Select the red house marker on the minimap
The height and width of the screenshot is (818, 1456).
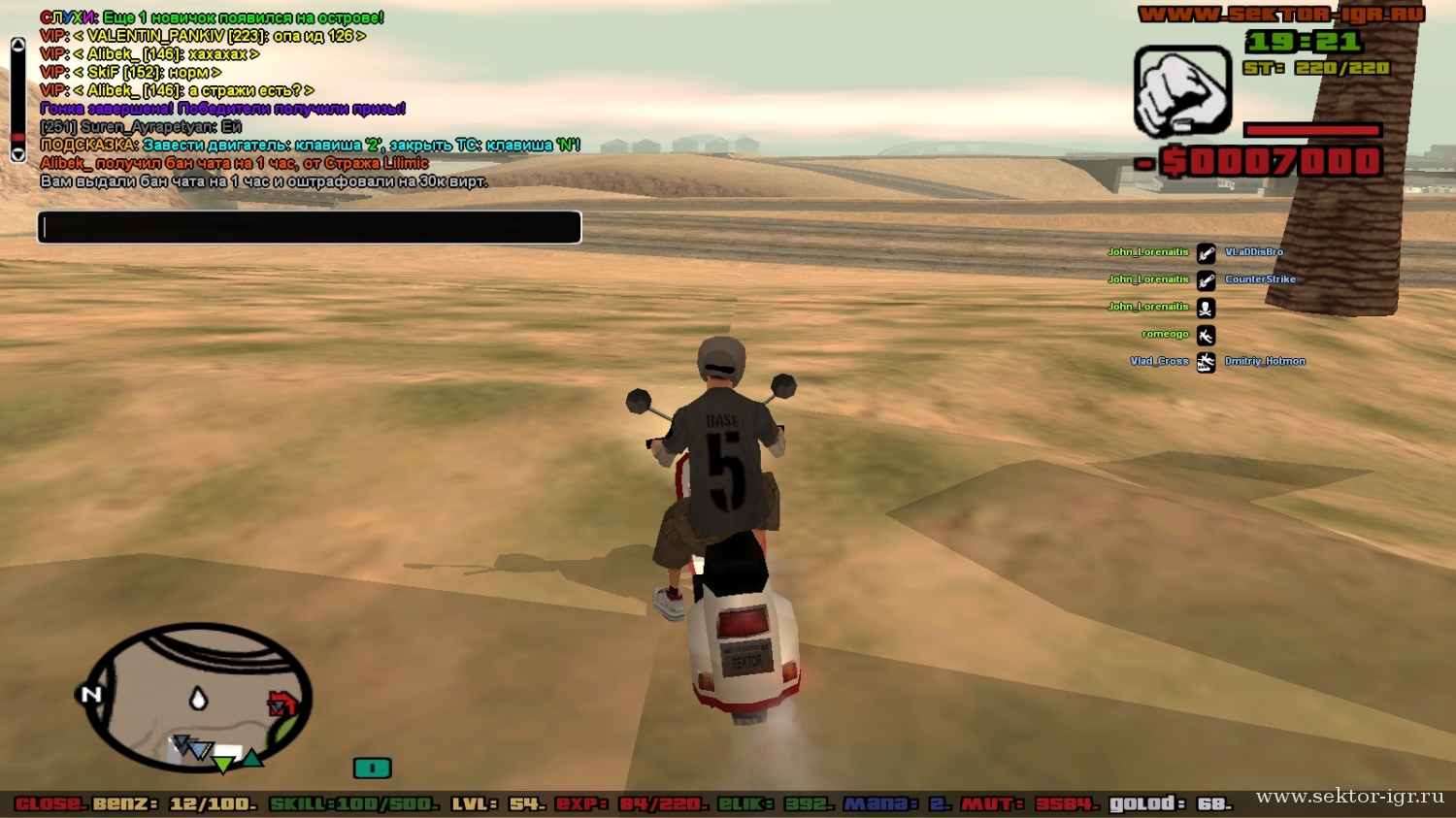click(281, 703)
